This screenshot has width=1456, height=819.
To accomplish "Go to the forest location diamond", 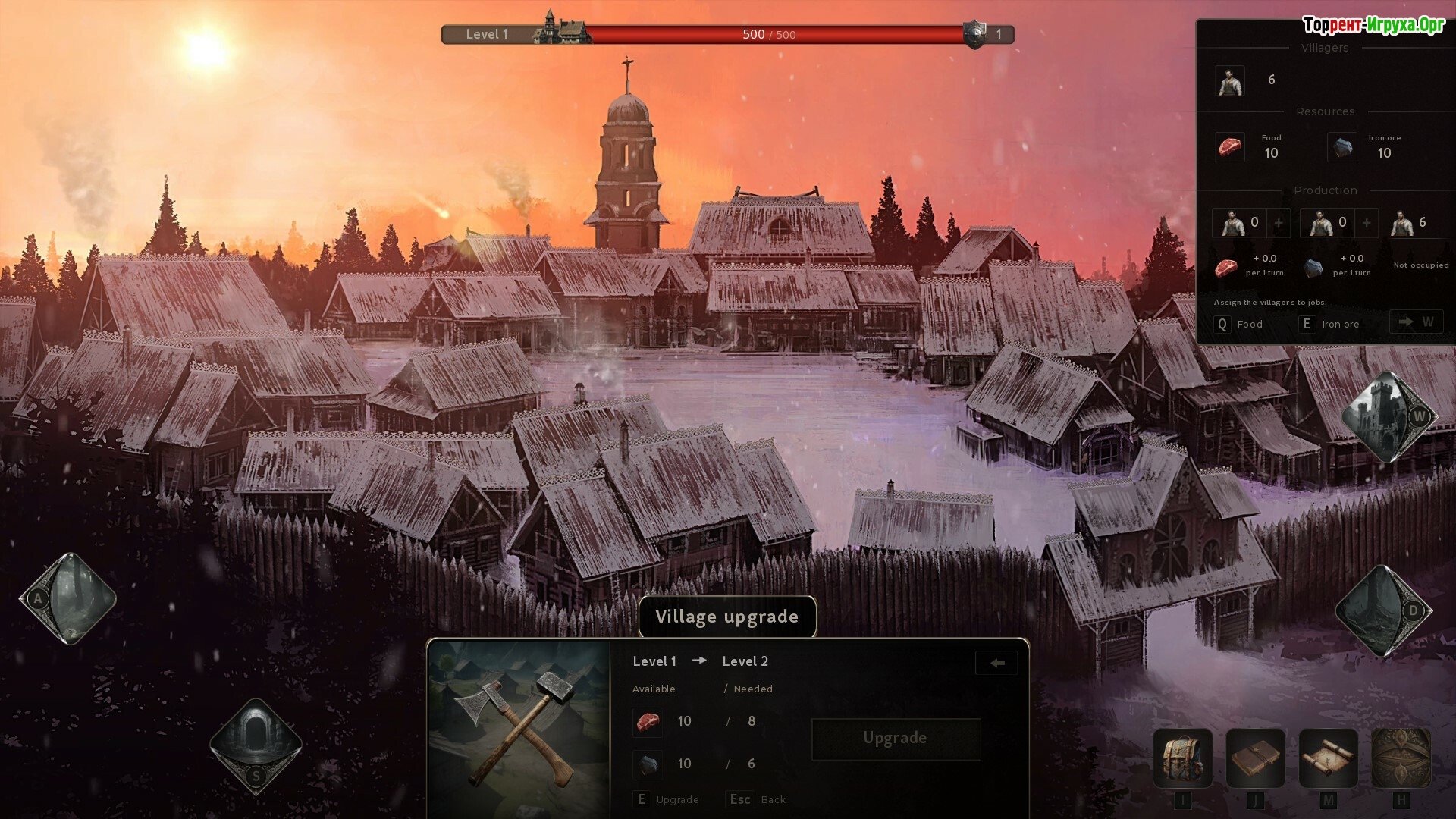I will pyautogui.click(x=68, y=598).
